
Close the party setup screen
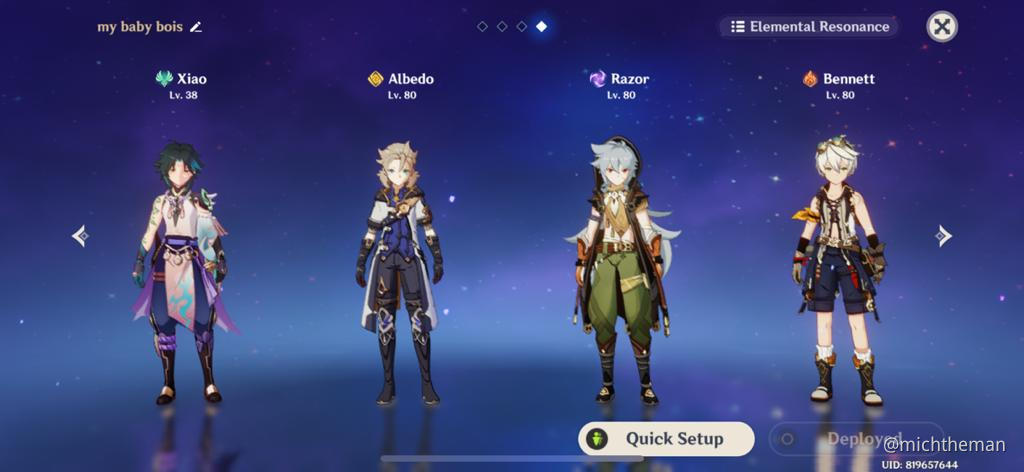tap(941, 26)
